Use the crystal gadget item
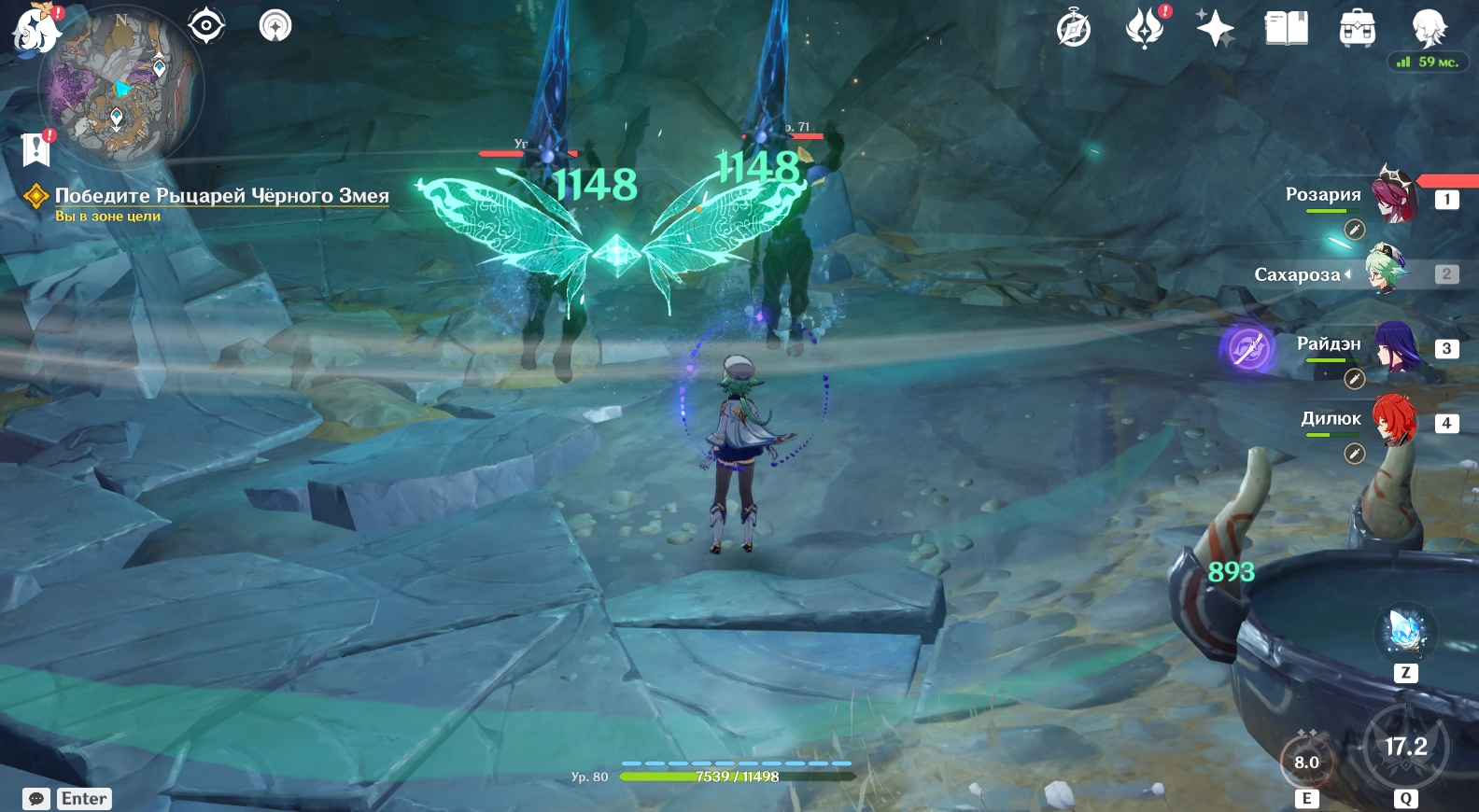This screenshot has width=1479, height=812. (x=1404, y=634)
